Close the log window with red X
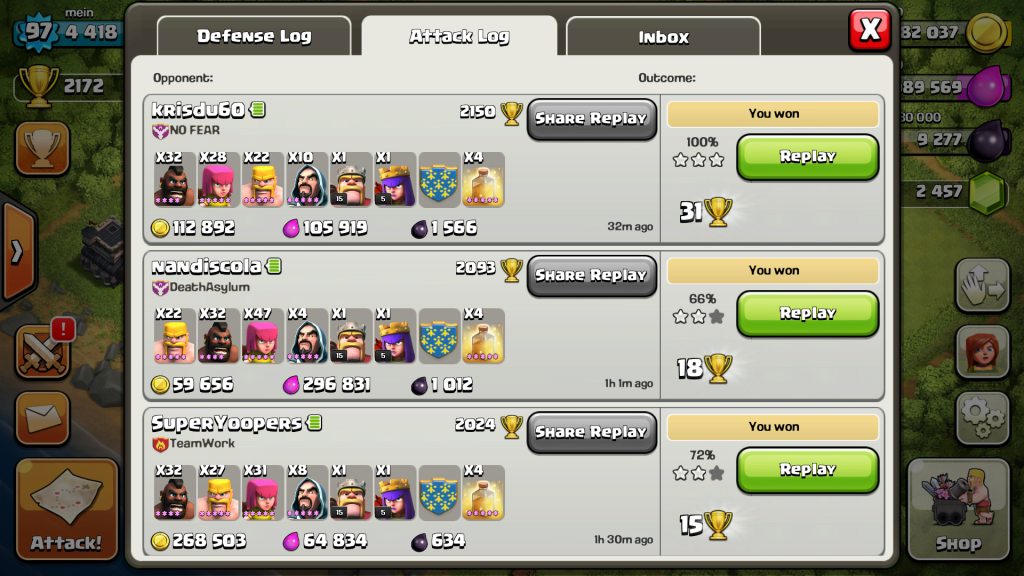The height and width of the screenshot is (576, 1024). click(869, 30)
